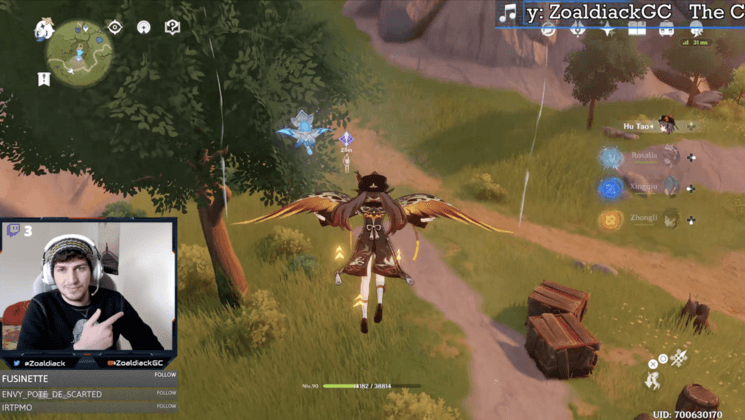The width and height of the screenshot is (745, 420).
Task: Open the battle pass icon
Action: (x=578, y=29)
